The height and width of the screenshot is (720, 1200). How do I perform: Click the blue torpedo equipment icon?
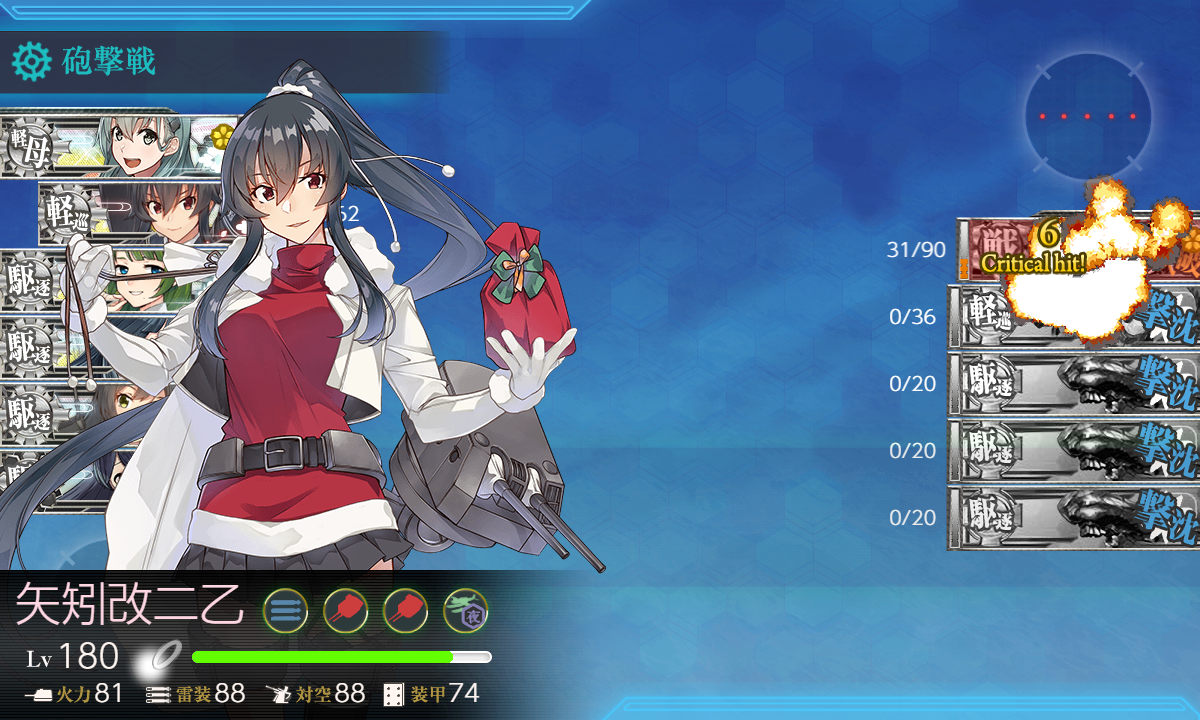coord(285,609)
